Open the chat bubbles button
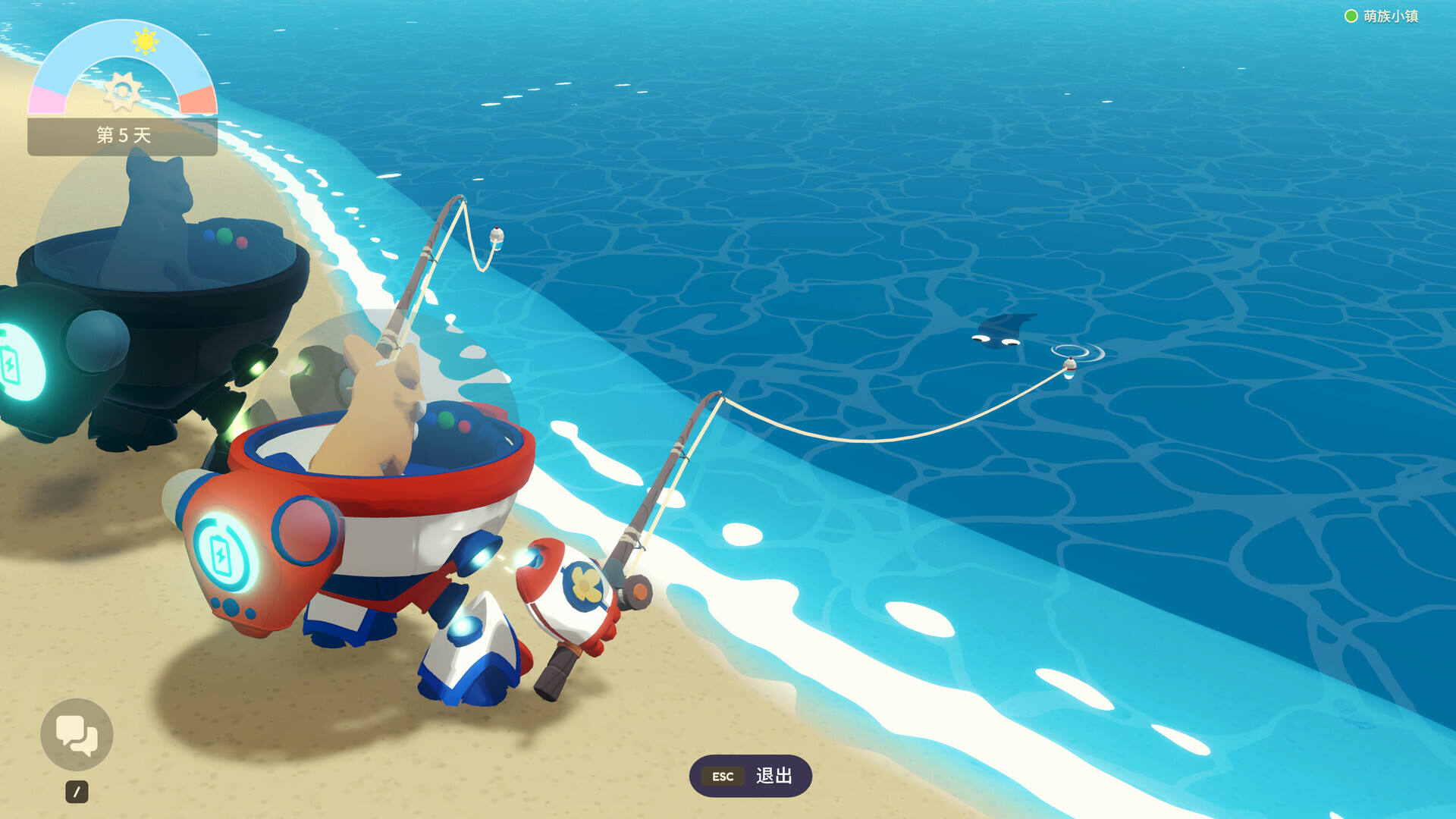The height and width of the screenshot is (819, 1456). [x=77, y=734]
